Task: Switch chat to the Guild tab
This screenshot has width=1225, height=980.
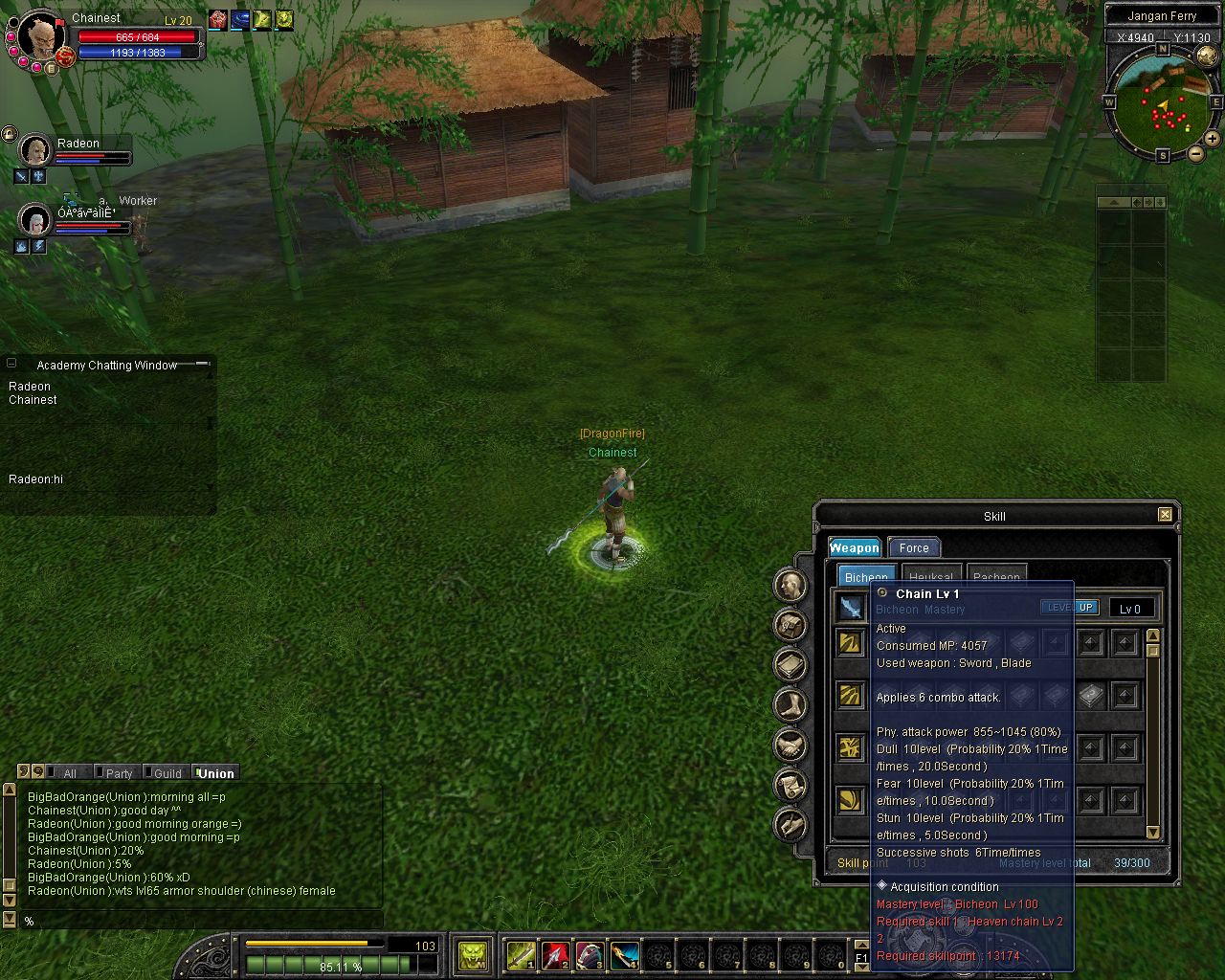Action: [x=167, y=773]
